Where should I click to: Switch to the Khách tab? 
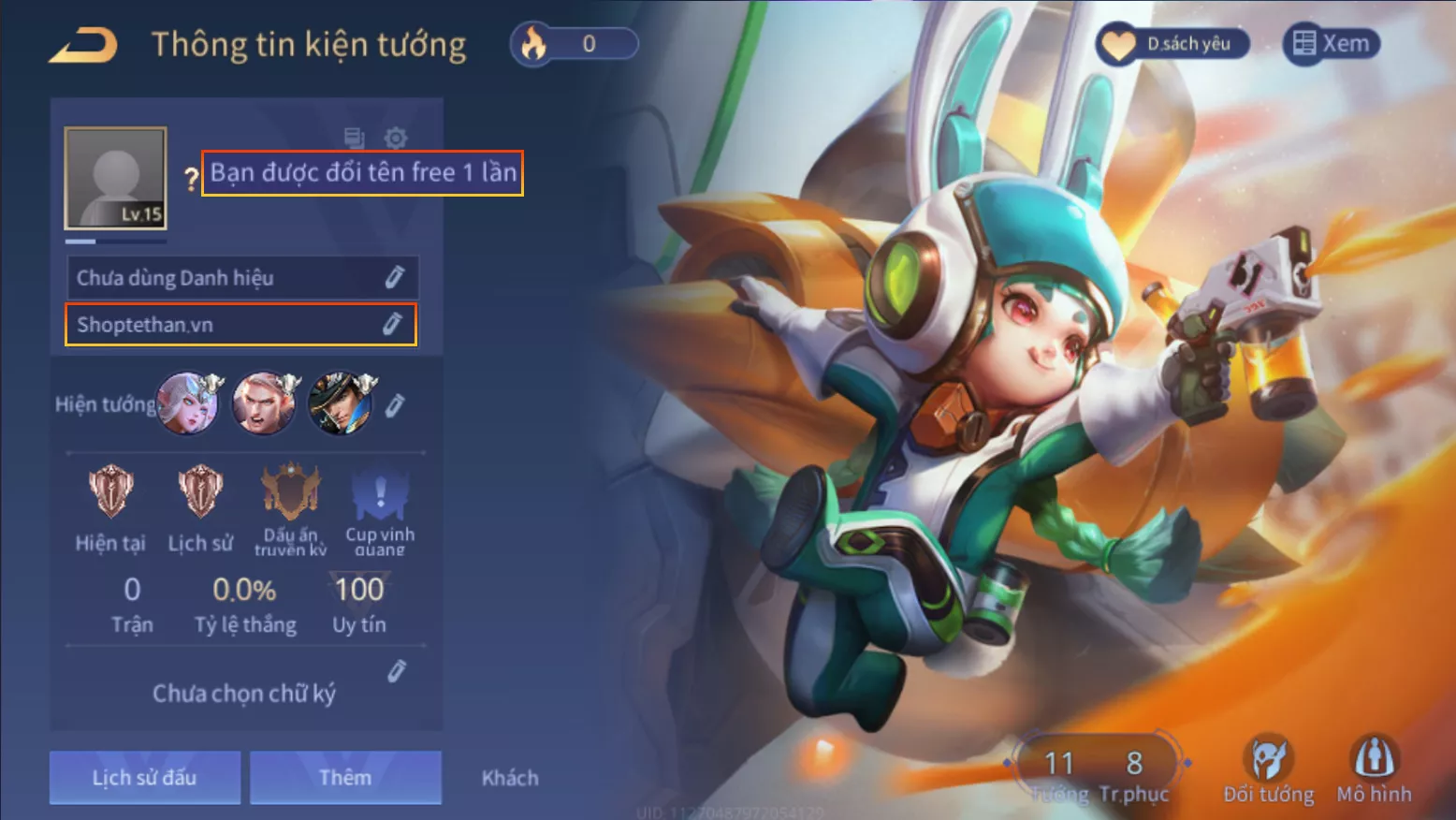pyautogui.click(x=510, y=778)
